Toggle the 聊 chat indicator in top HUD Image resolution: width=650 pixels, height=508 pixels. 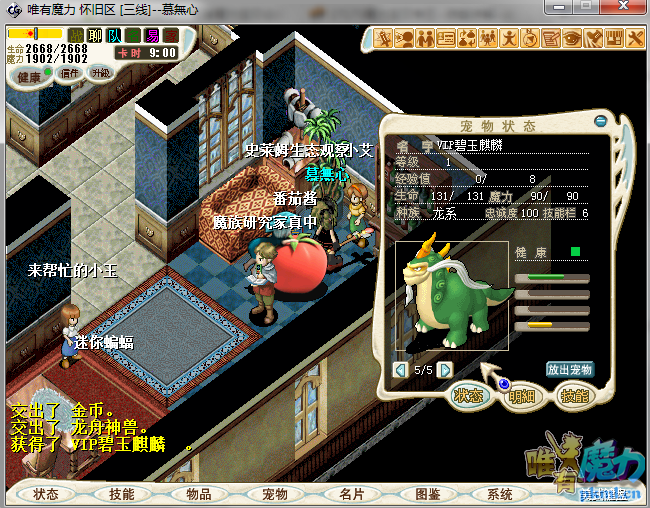(95, 36)
